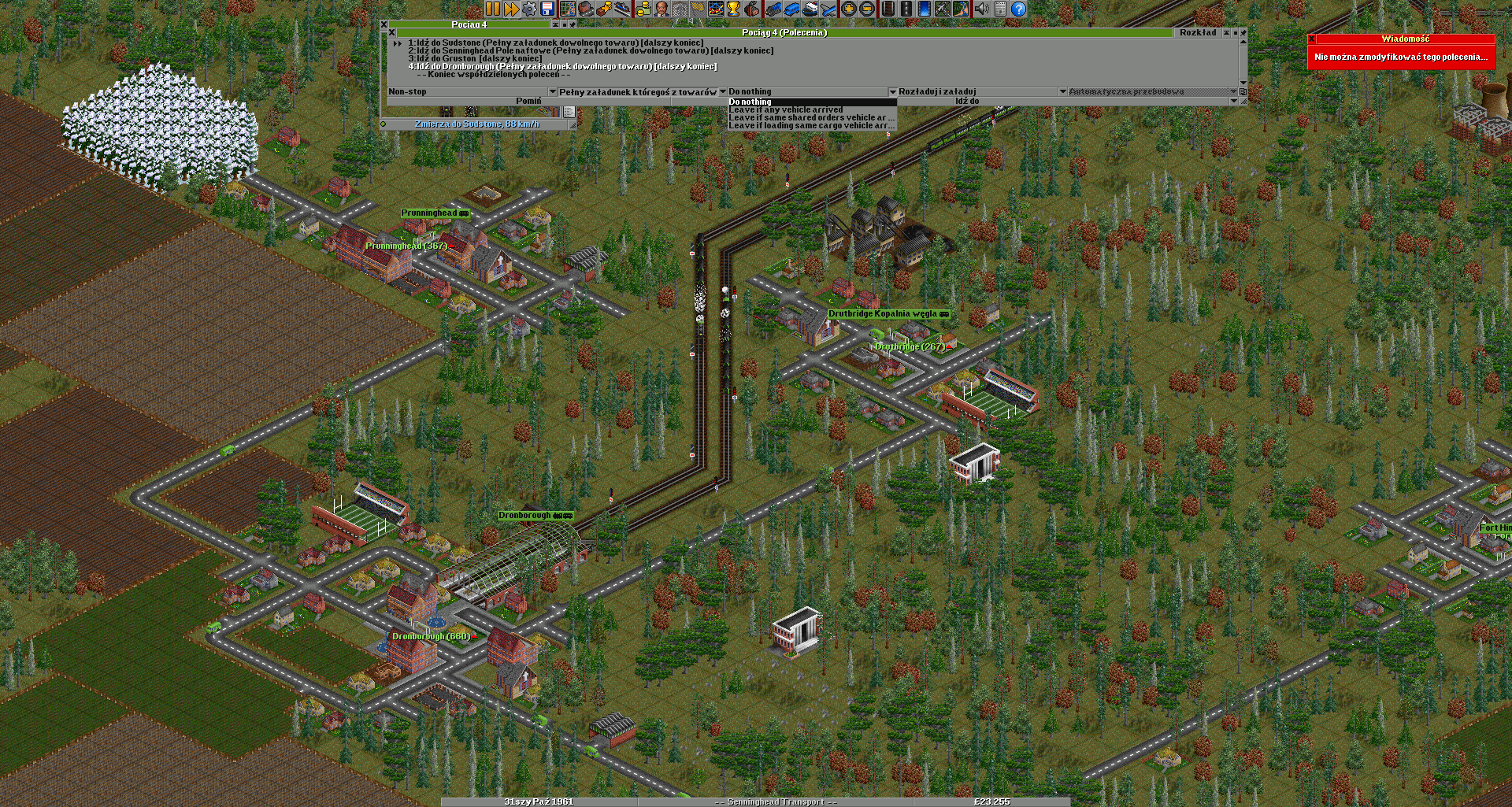The width and height of the screenshot is (1512, 807).
Task: Click the zoom in button
Action: pos(848,9)
